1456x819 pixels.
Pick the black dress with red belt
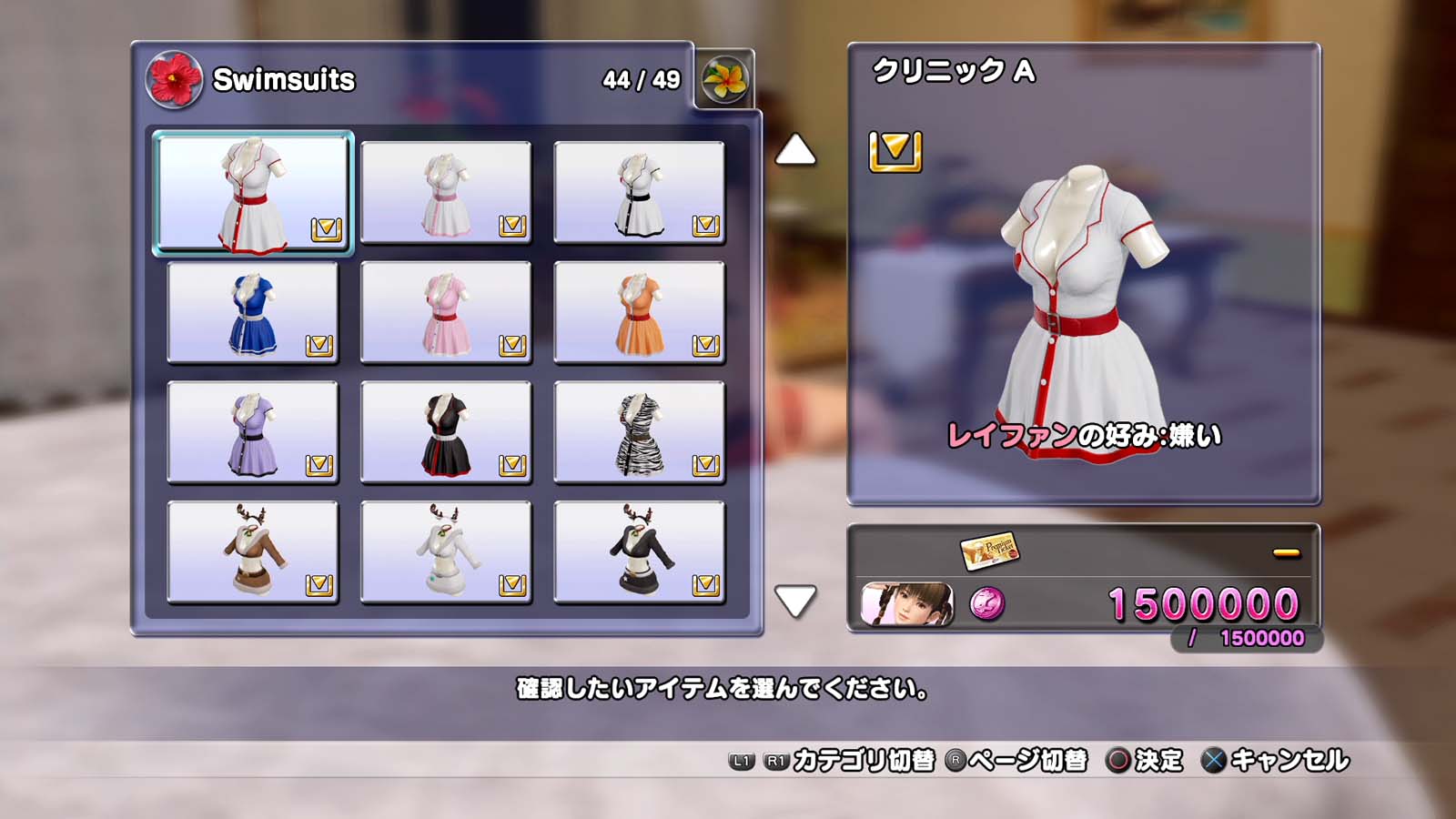pyautogui.click(x=446, y=433)
